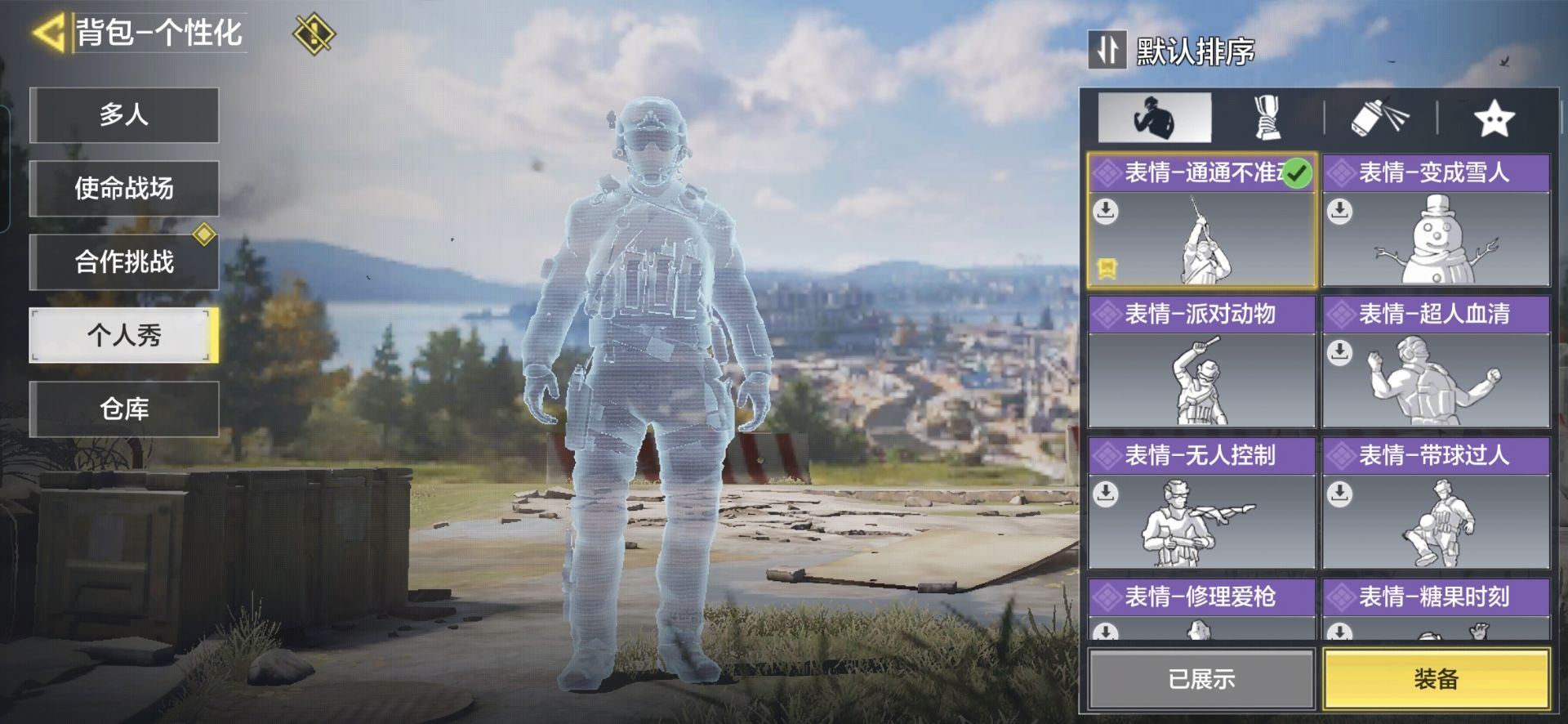This screenshot has height=724, width=1568.
Task: Equip the emote with 装备 button
Action: point(1436,678)
